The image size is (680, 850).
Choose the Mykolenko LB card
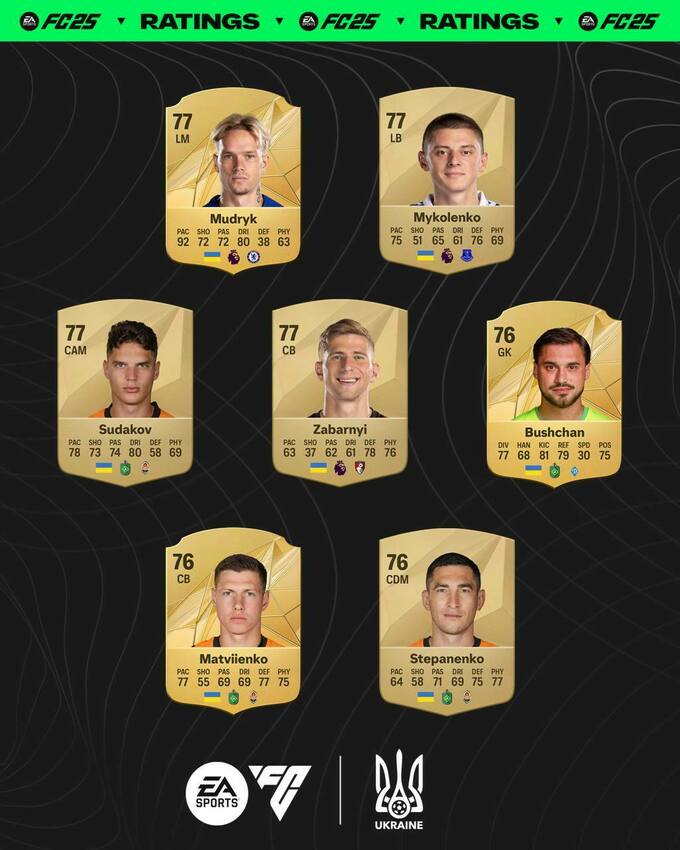coord(447,180)
